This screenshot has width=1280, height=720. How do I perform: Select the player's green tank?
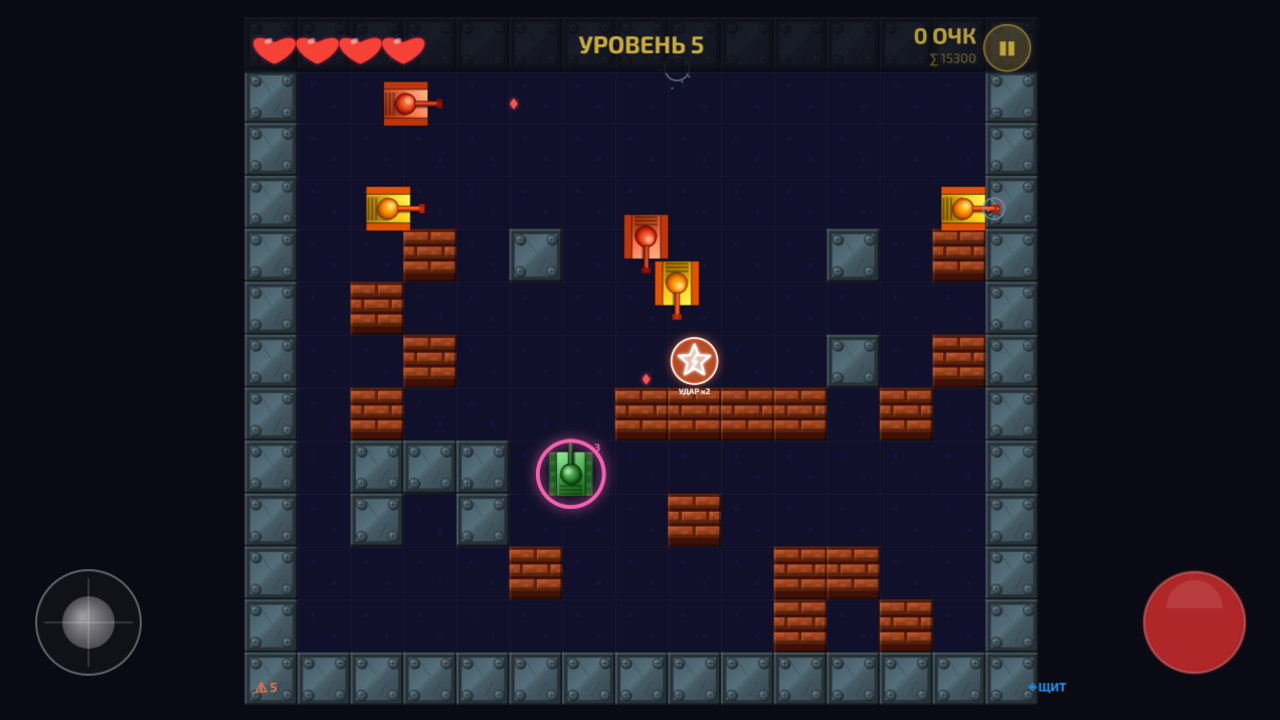570,473
